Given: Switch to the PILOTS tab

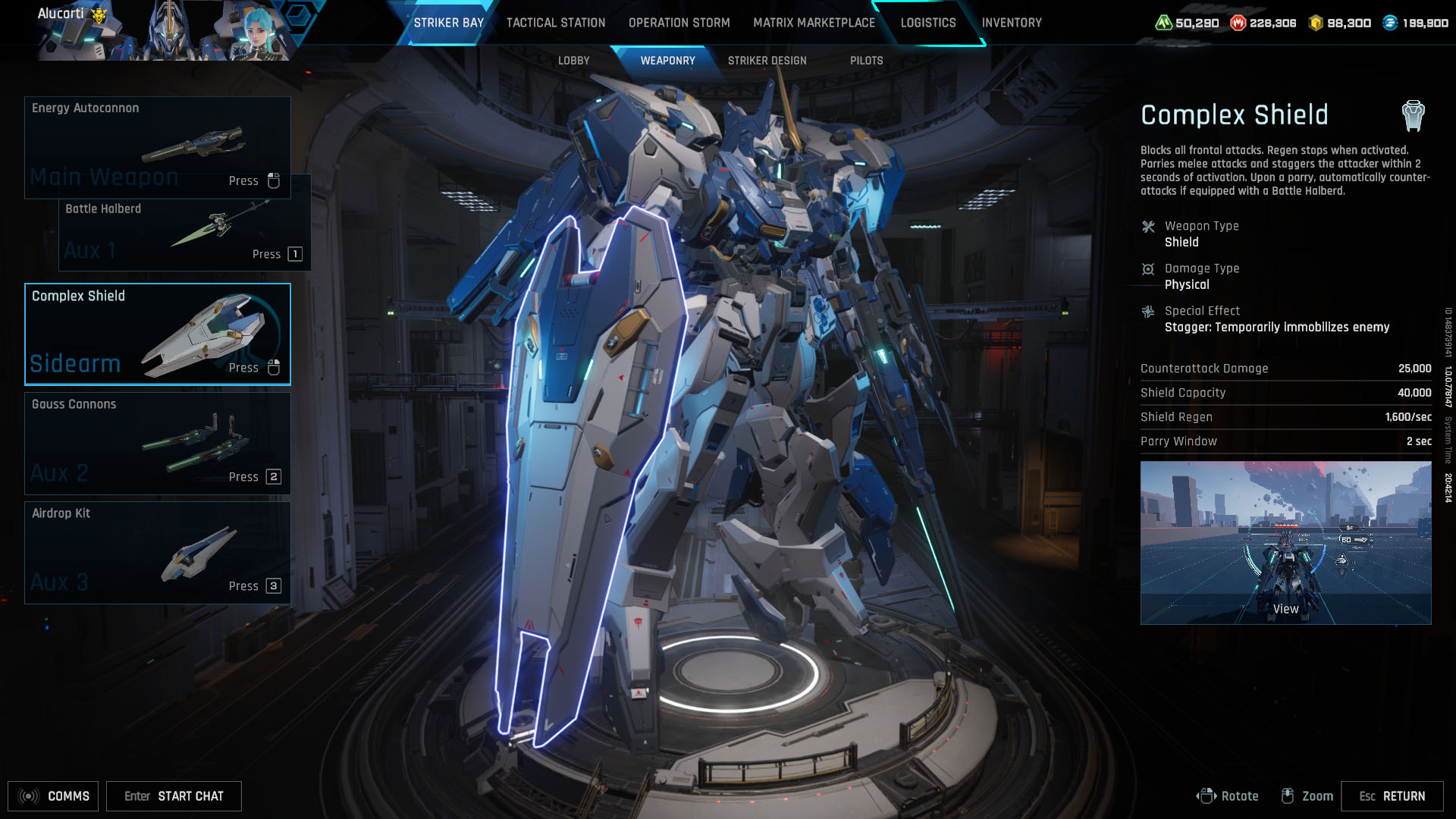Looking at the screenshot, I should [x=867, y=61].
